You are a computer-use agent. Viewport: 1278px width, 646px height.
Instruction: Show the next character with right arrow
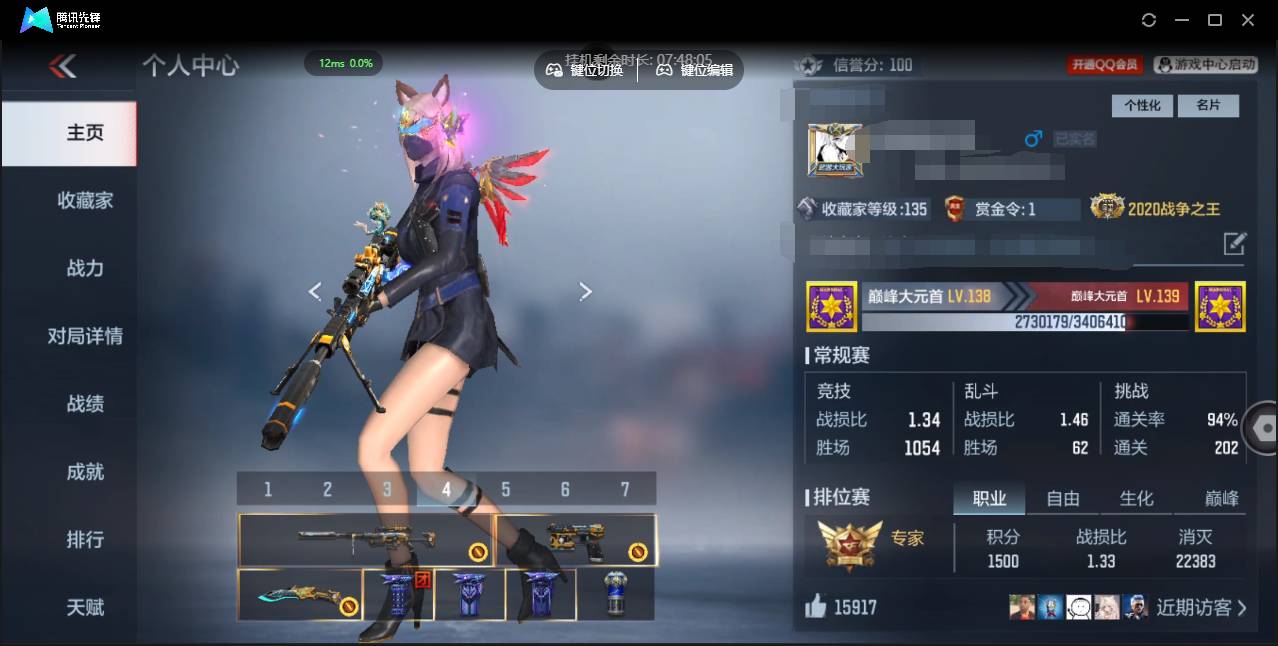(586, 291)
